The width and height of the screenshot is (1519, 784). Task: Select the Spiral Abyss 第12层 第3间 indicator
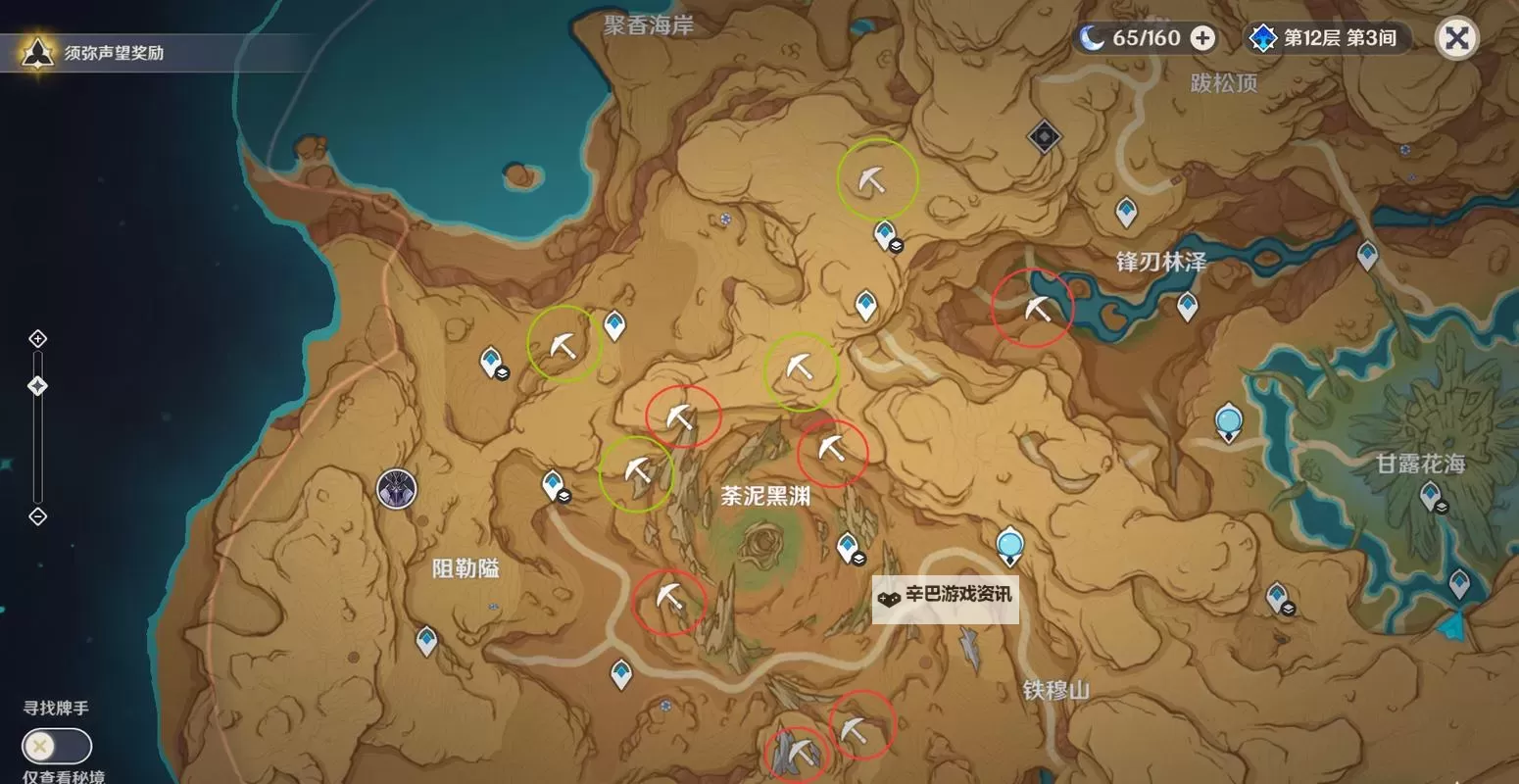(1325, 39)
